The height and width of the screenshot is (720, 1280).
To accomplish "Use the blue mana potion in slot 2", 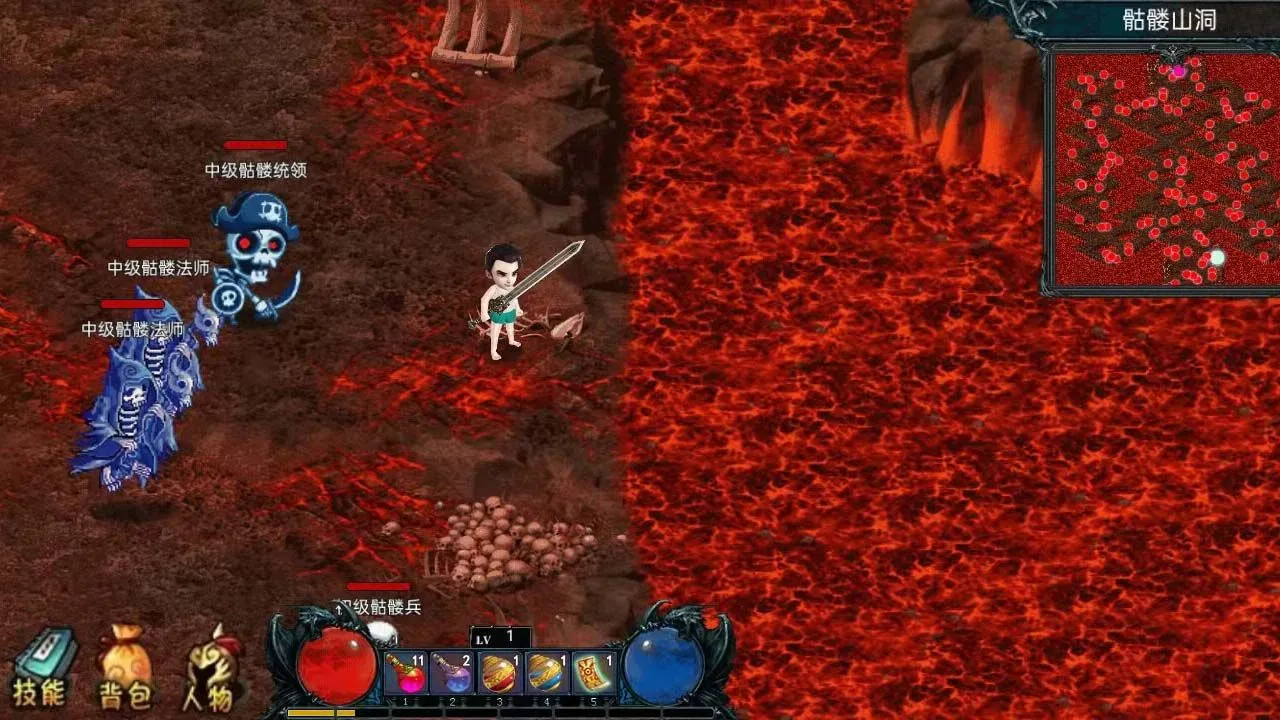I will tap(453, 672).
